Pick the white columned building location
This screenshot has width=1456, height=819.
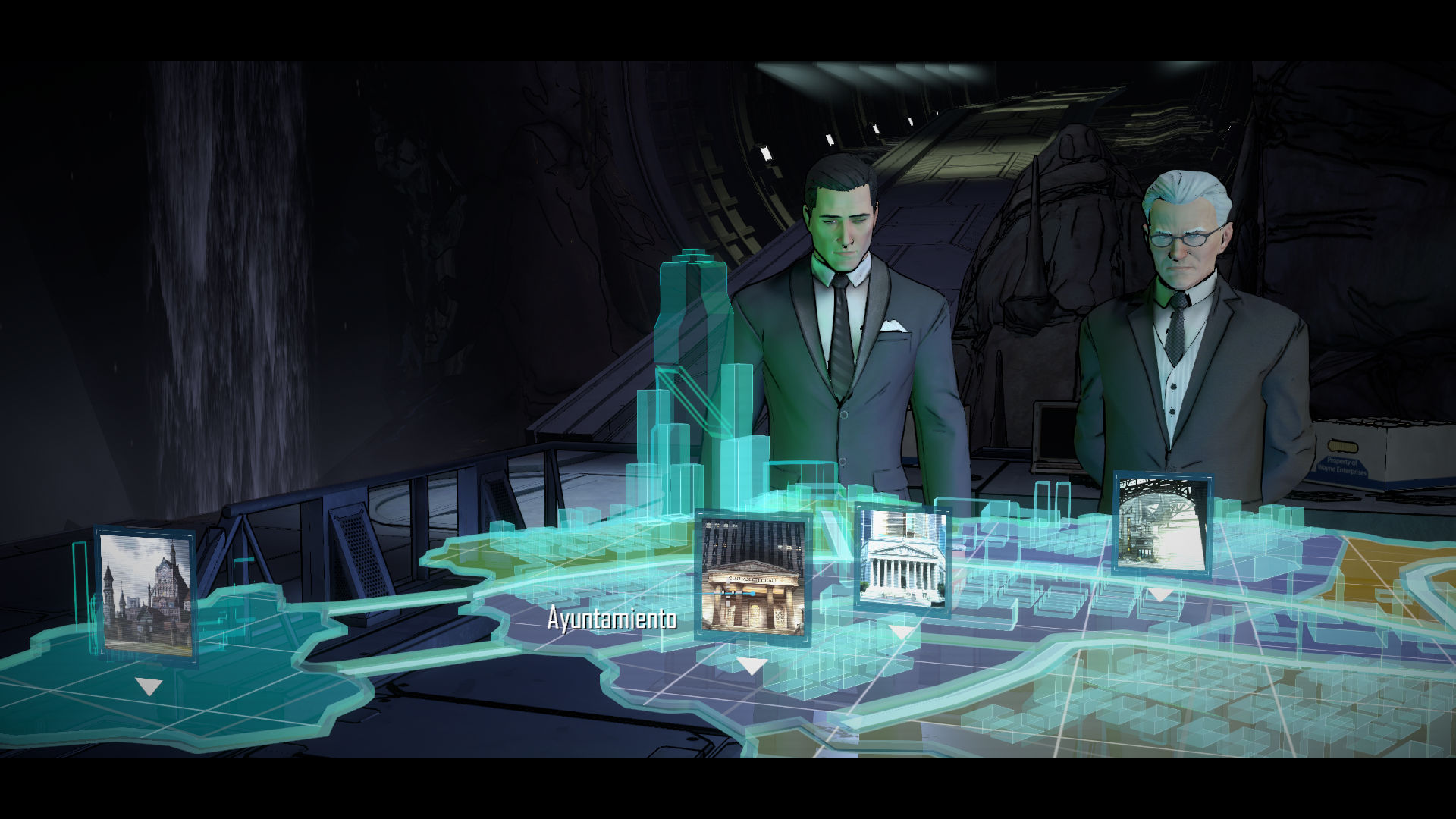[902, 558]
